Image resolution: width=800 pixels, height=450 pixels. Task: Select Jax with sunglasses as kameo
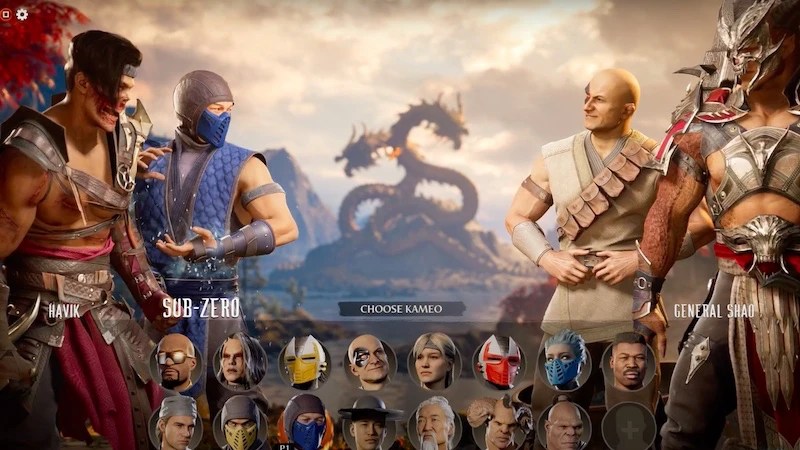click(175, 362)
